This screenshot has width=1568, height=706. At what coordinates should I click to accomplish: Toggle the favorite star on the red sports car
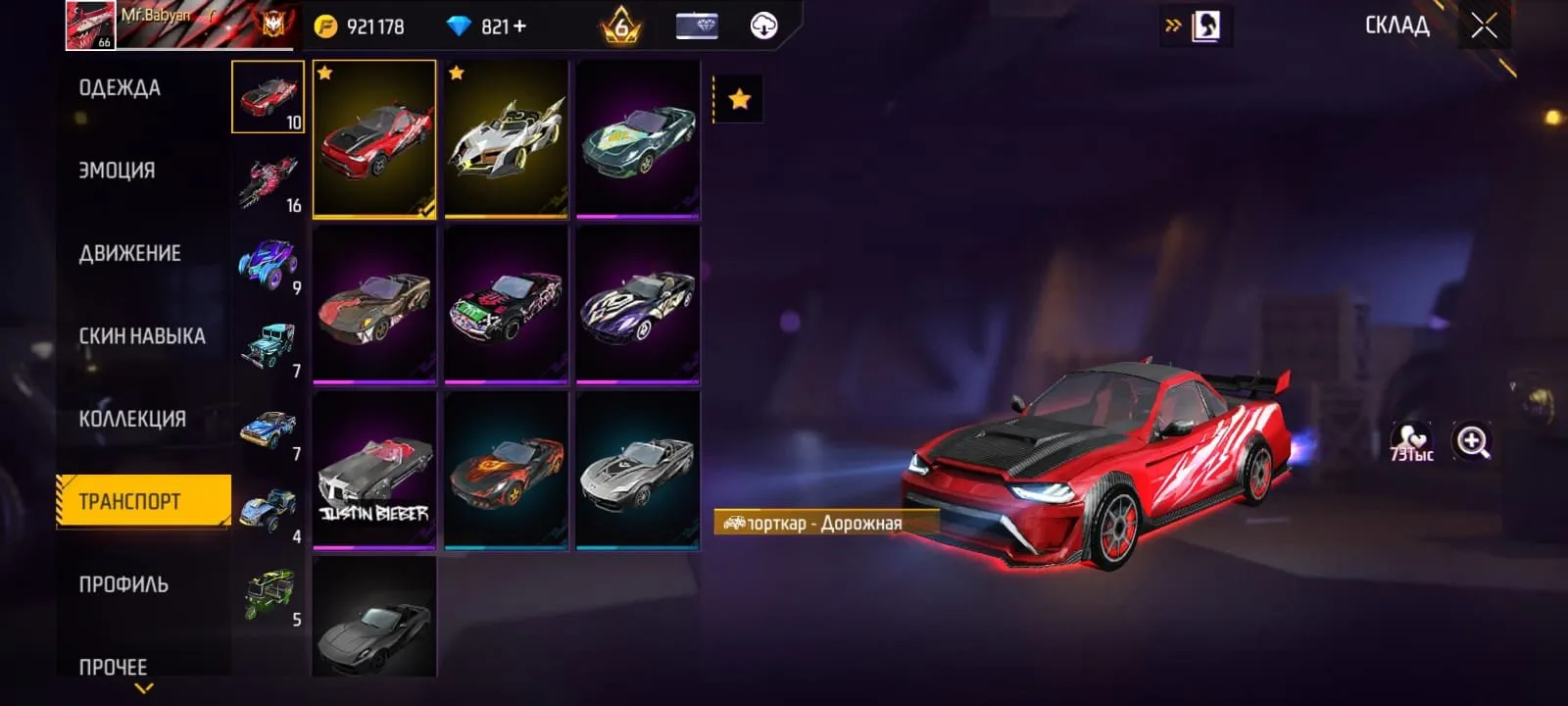tap(324, 73)
